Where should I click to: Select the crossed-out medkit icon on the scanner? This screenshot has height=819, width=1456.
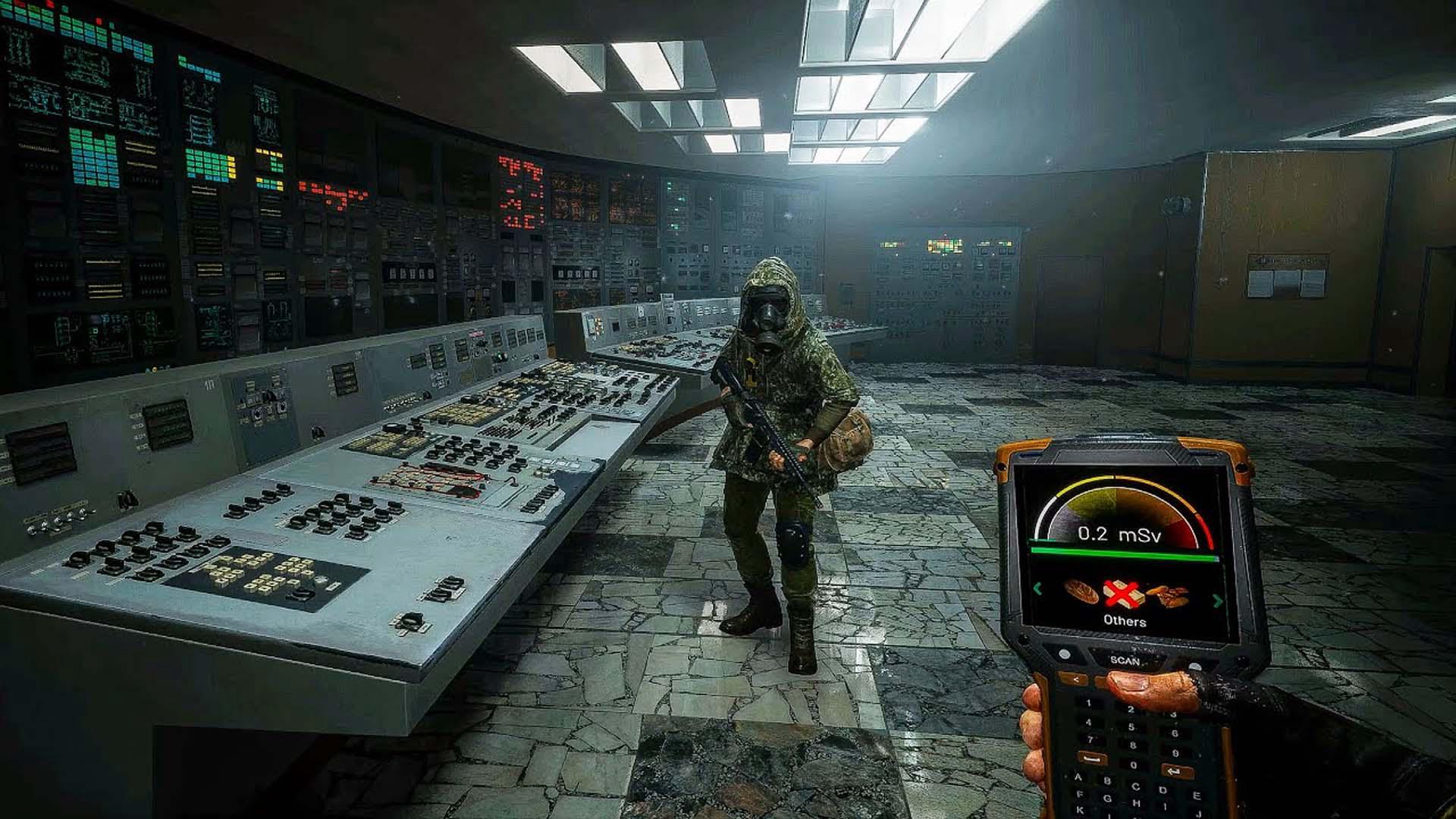pos(1125,594)
